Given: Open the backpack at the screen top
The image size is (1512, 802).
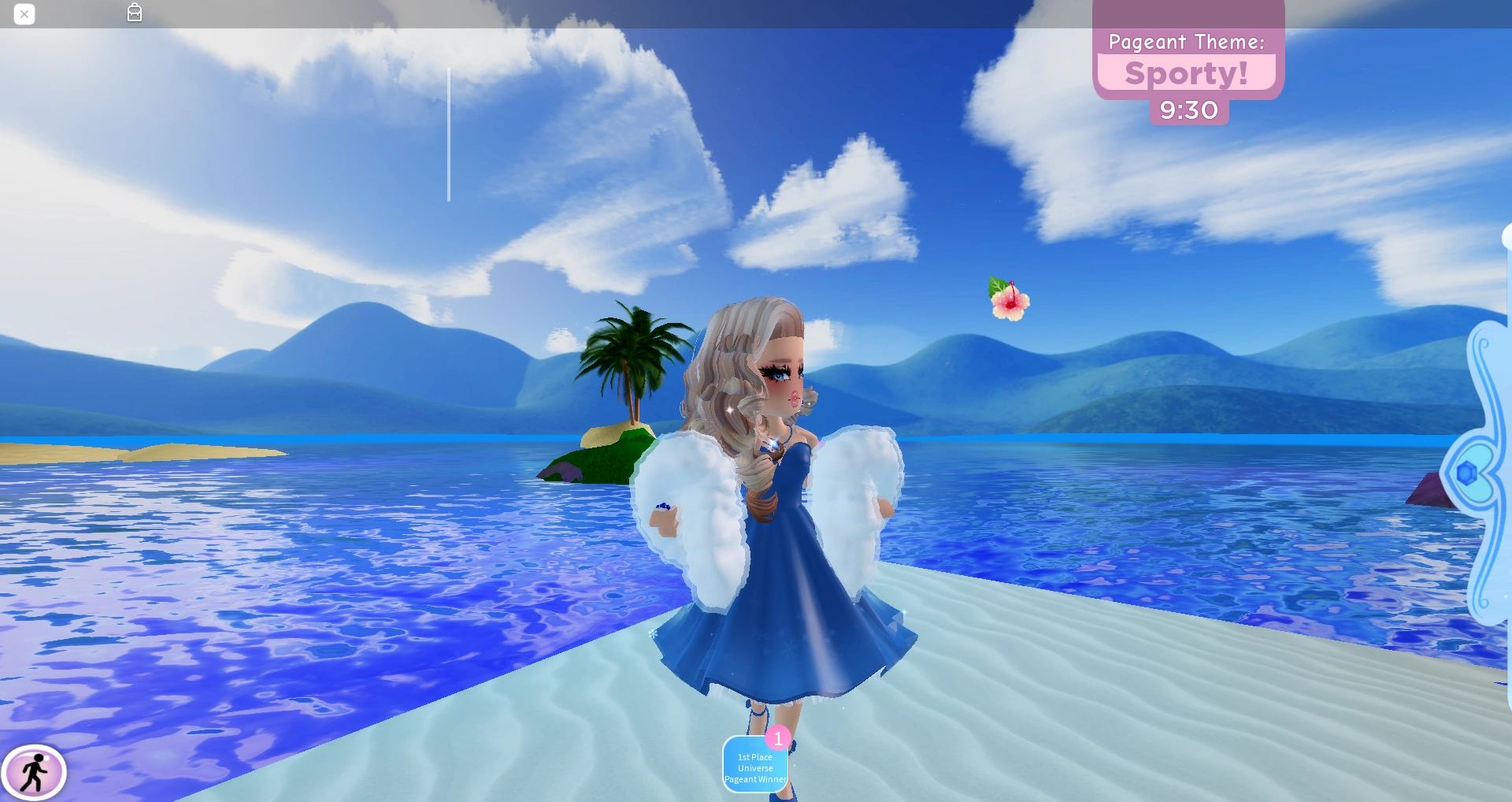Looking at the screenshot, I should 134,13.
